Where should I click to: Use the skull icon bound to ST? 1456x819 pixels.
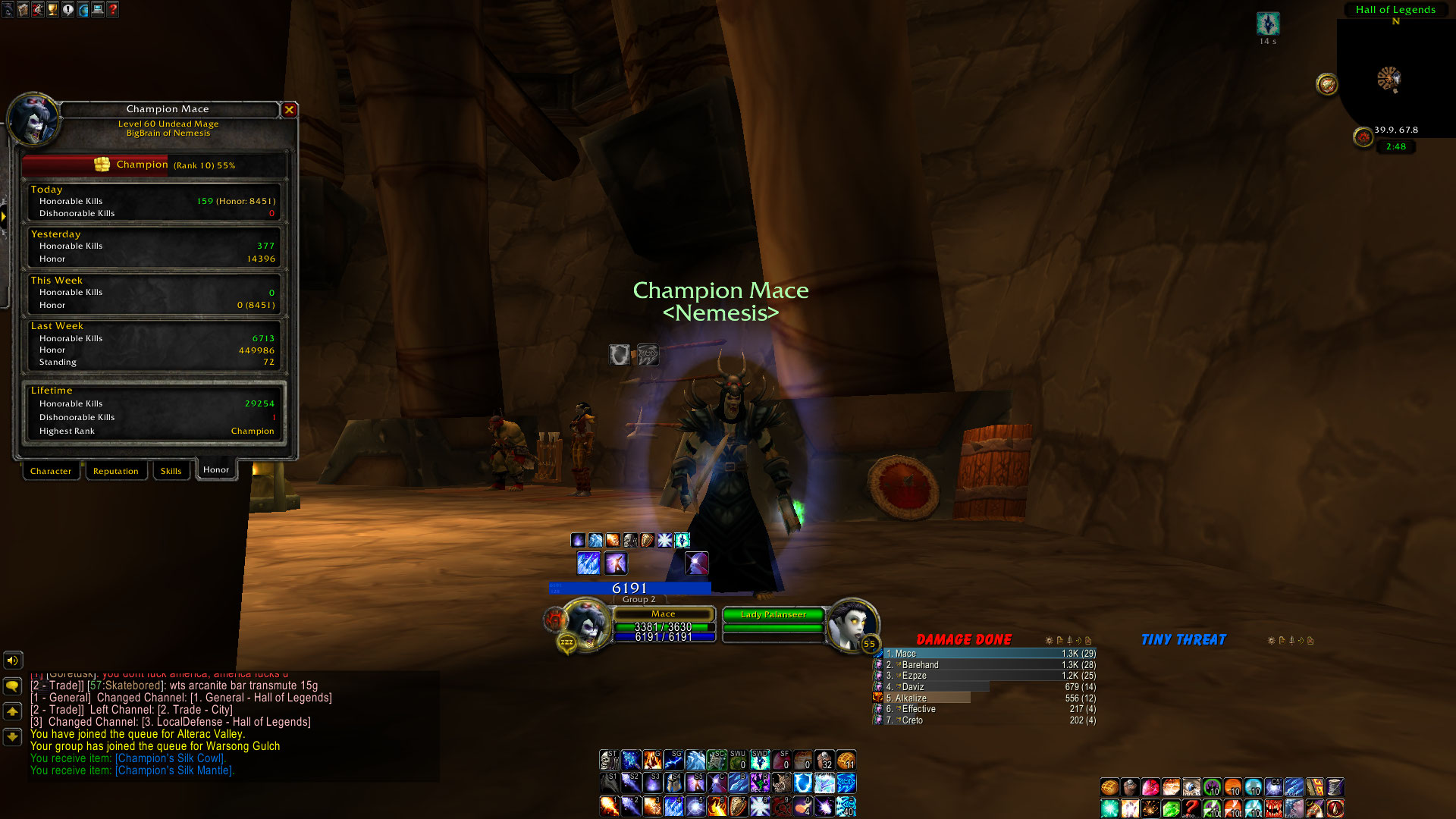609,760
